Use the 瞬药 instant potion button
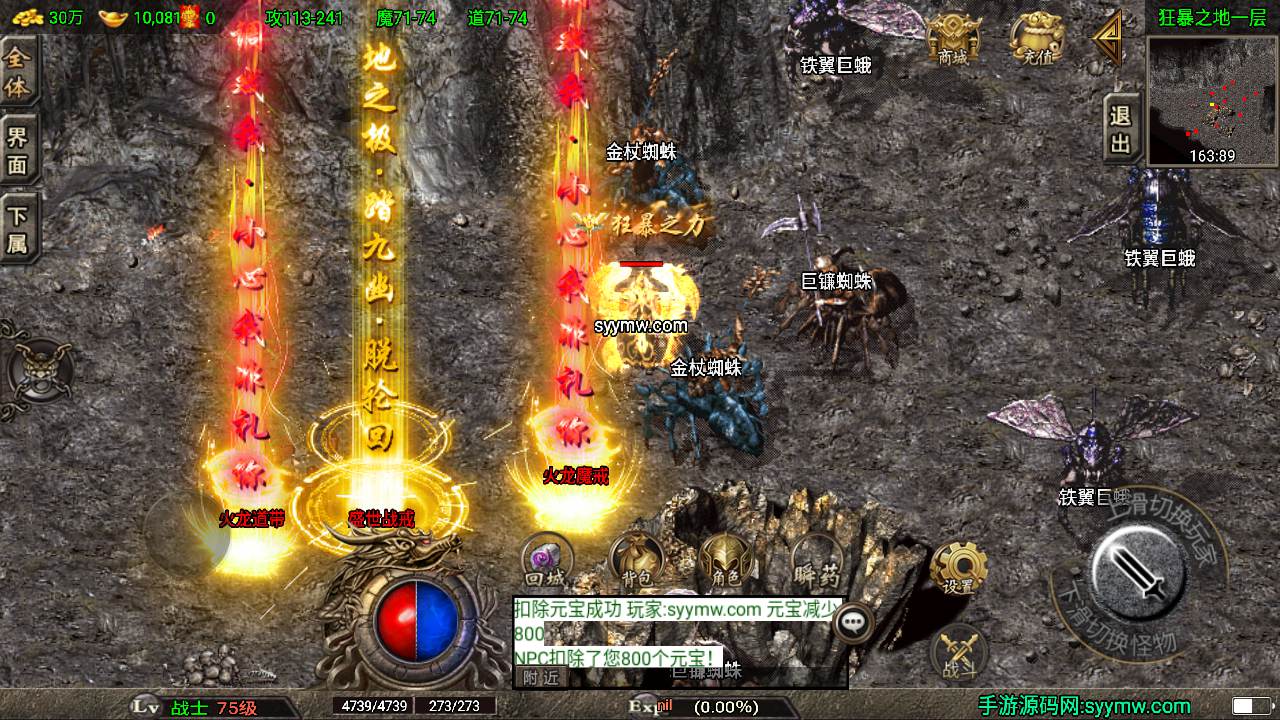Viewport: 1280px width, 720px height. (816, 562)
